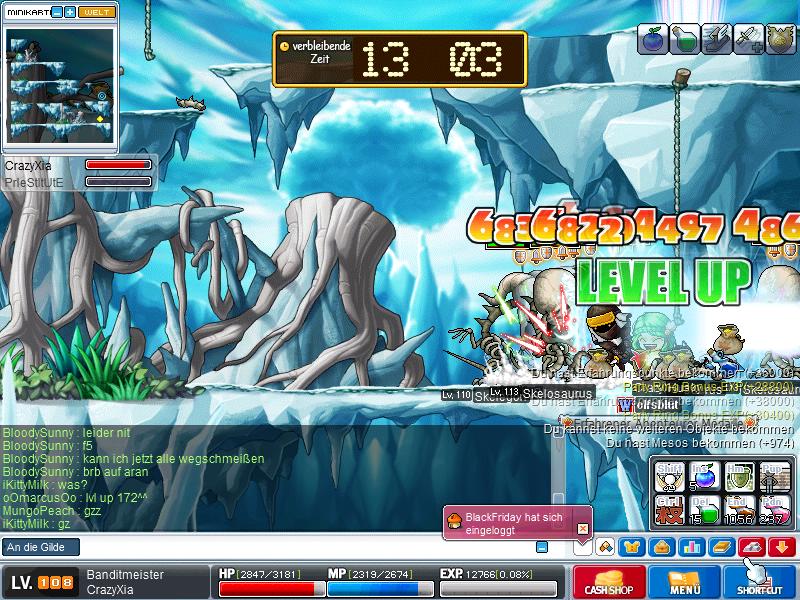Click the chat input field
This screenshot has width=800, height=600.
[270, 547]
